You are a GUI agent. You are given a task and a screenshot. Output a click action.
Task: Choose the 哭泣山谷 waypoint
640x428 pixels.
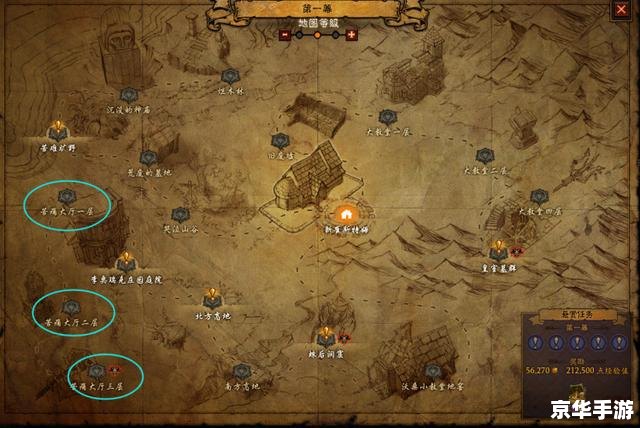point(180,214)
